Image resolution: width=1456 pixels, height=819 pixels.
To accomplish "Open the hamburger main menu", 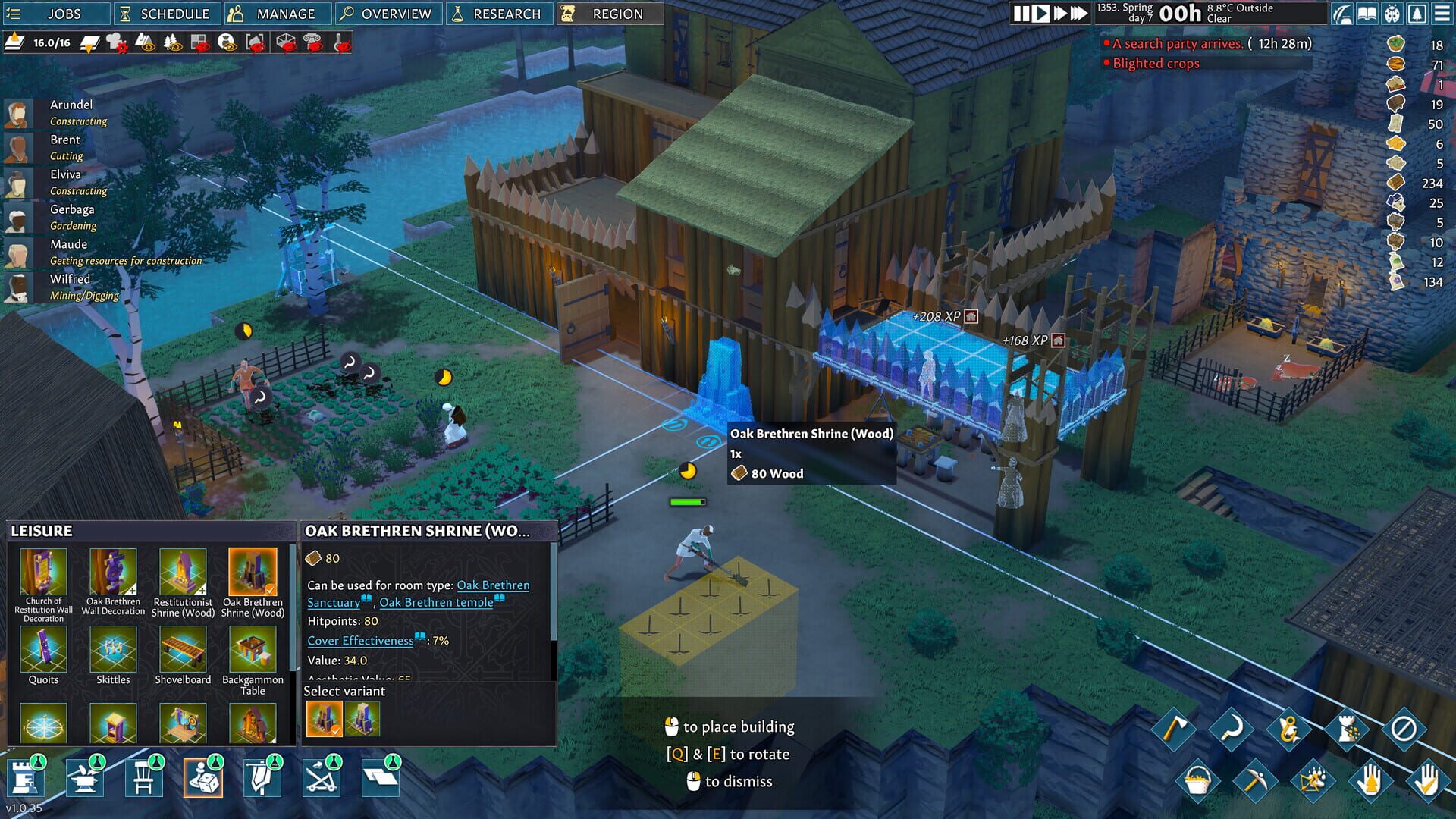I will click(x=1441, y=14).
